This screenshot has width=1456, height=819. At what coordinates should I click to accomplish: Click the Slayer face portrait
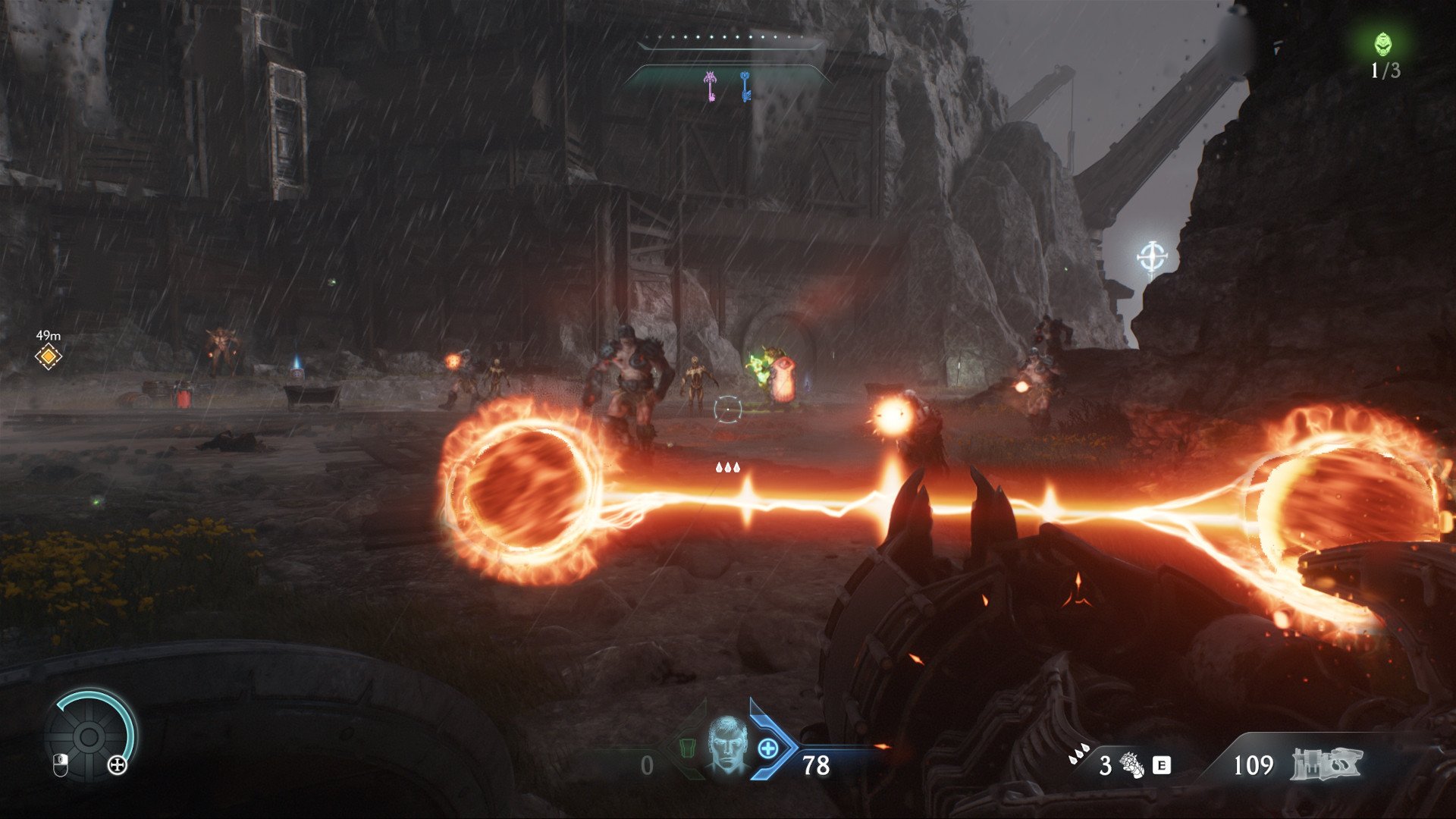point(726,744)
